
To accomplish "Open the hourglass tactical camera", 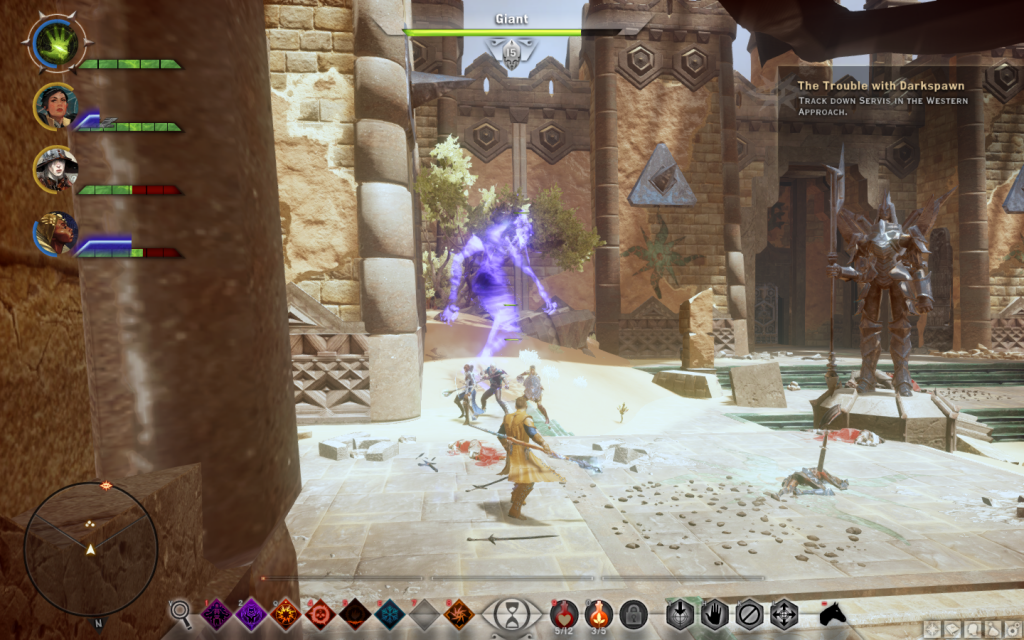I will click(x=512, y=613).
